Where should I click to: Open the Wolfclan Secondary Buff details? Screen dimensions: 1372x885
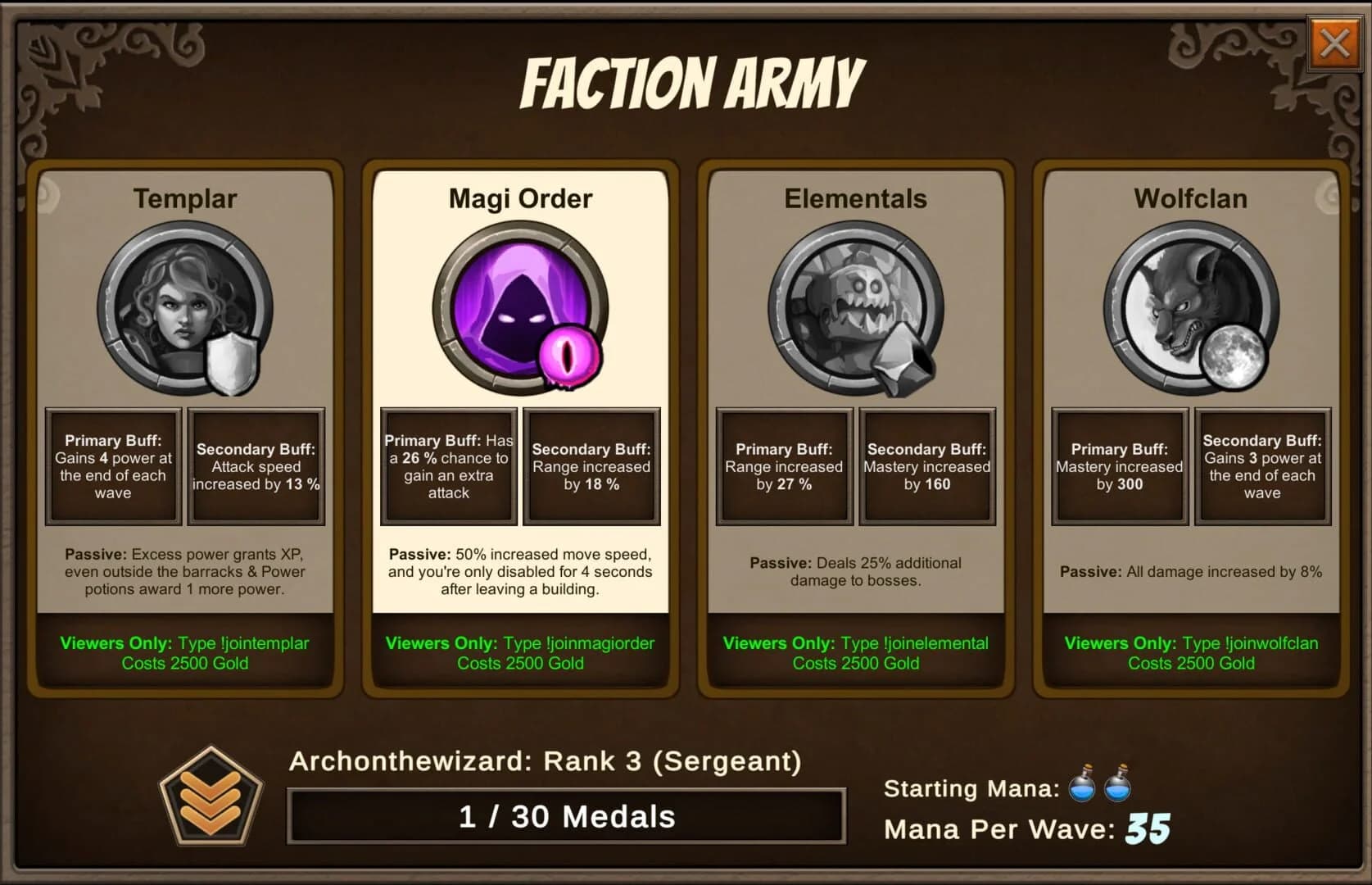[x=1262, y=465]
